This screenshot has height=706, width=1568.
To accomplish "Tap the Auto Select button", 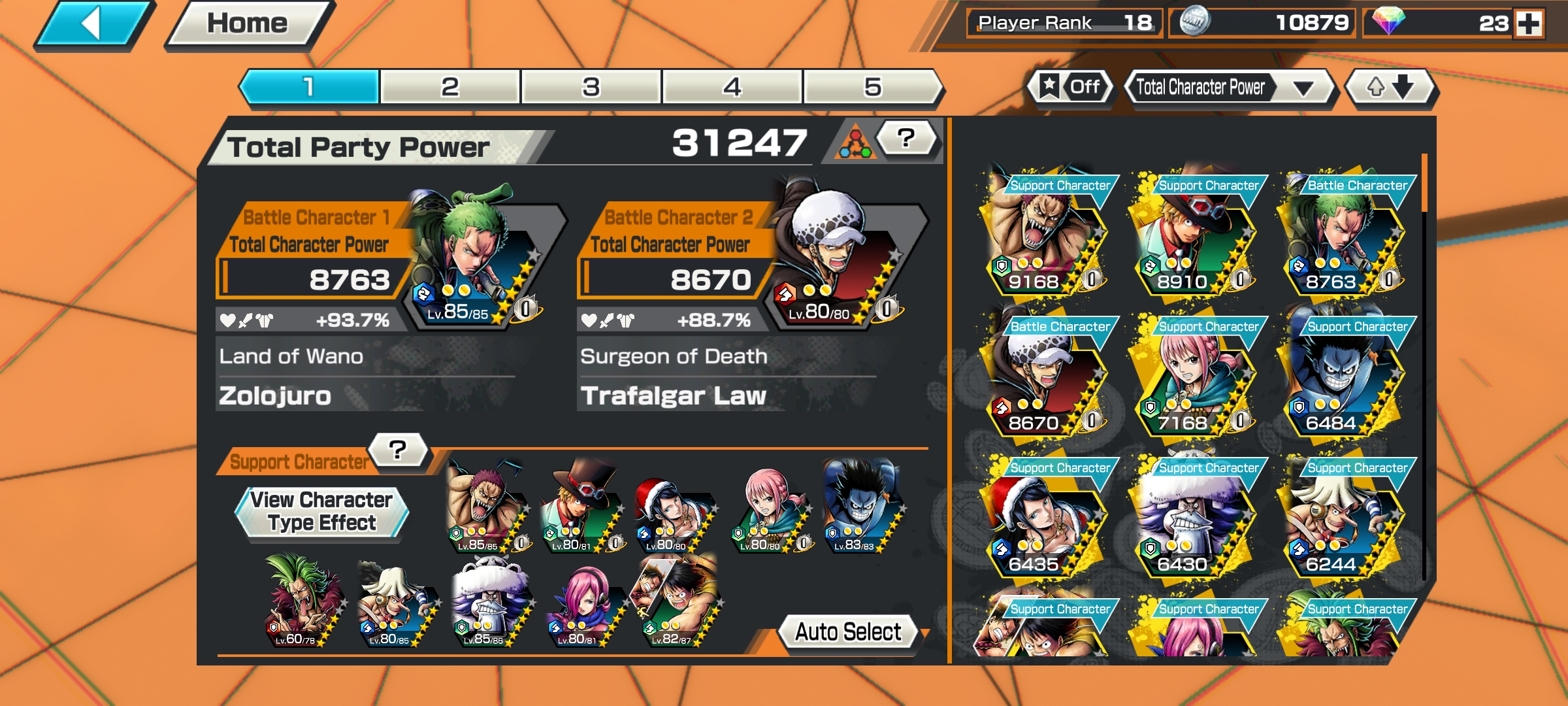I will tap(847, 630).
